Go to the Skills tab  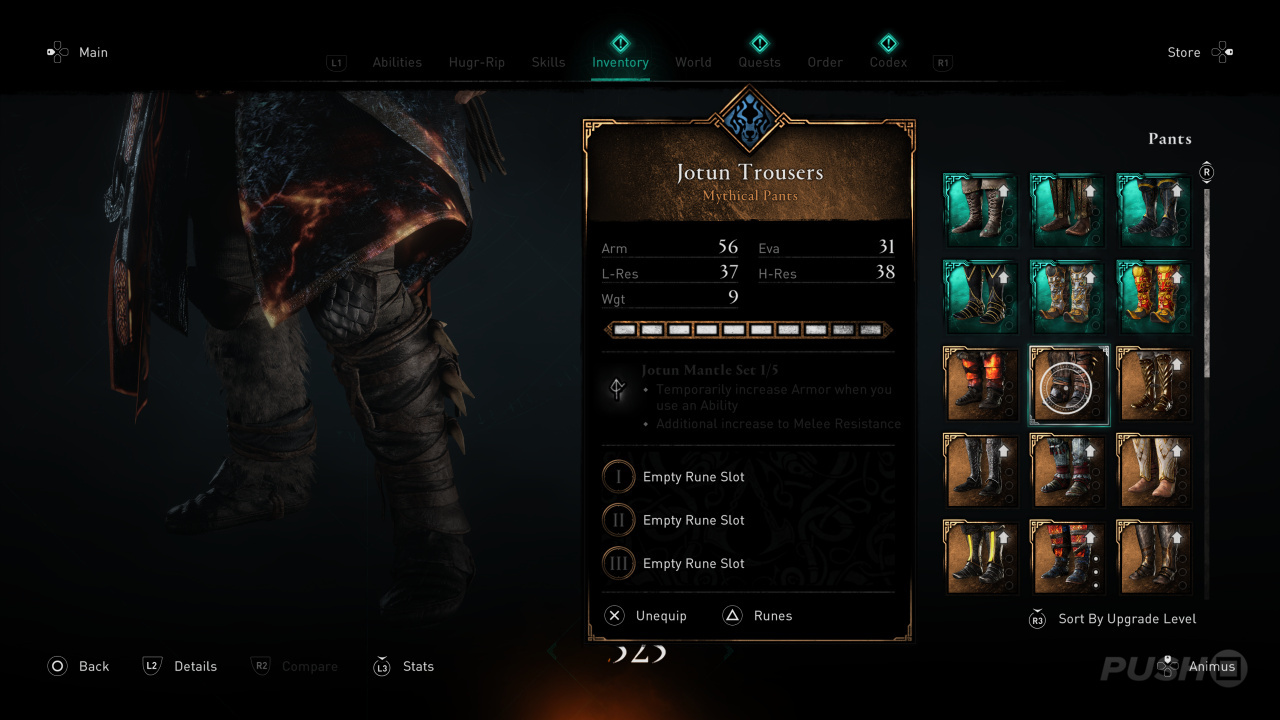click(548, 62)
